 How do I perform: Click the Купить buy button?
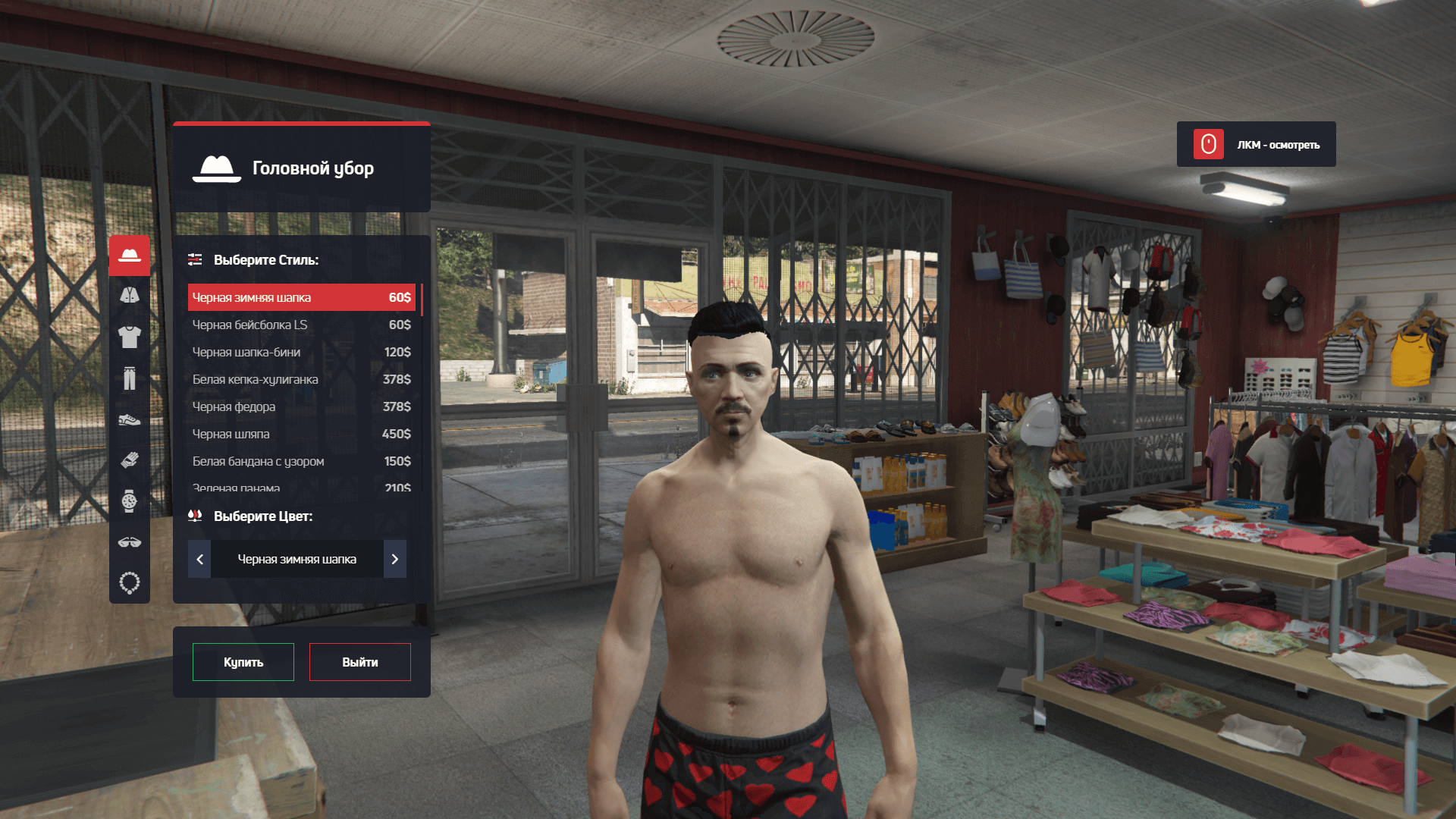243,662
